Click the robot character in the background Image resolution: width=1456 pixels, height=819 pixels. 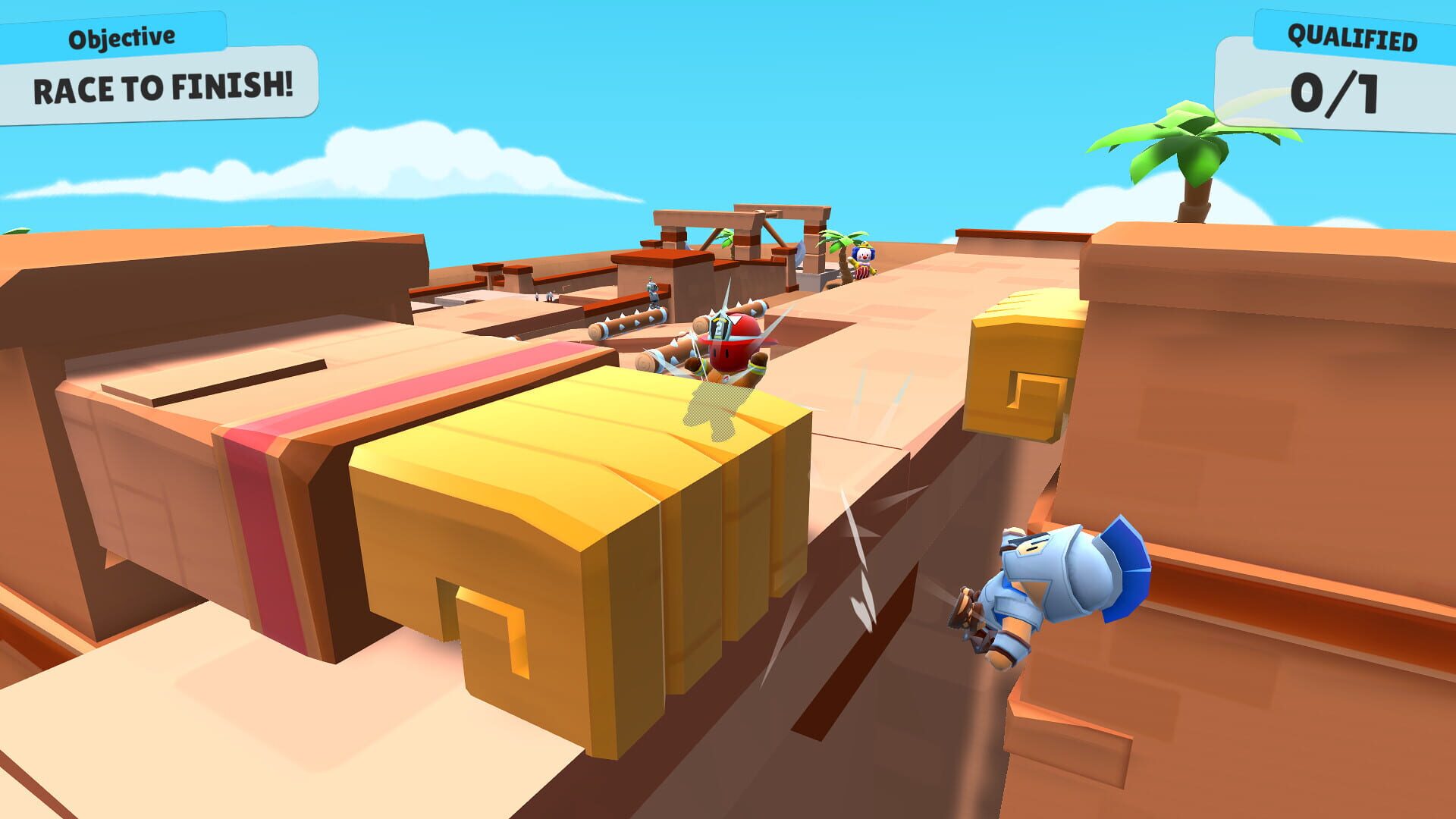coord(654,287)
